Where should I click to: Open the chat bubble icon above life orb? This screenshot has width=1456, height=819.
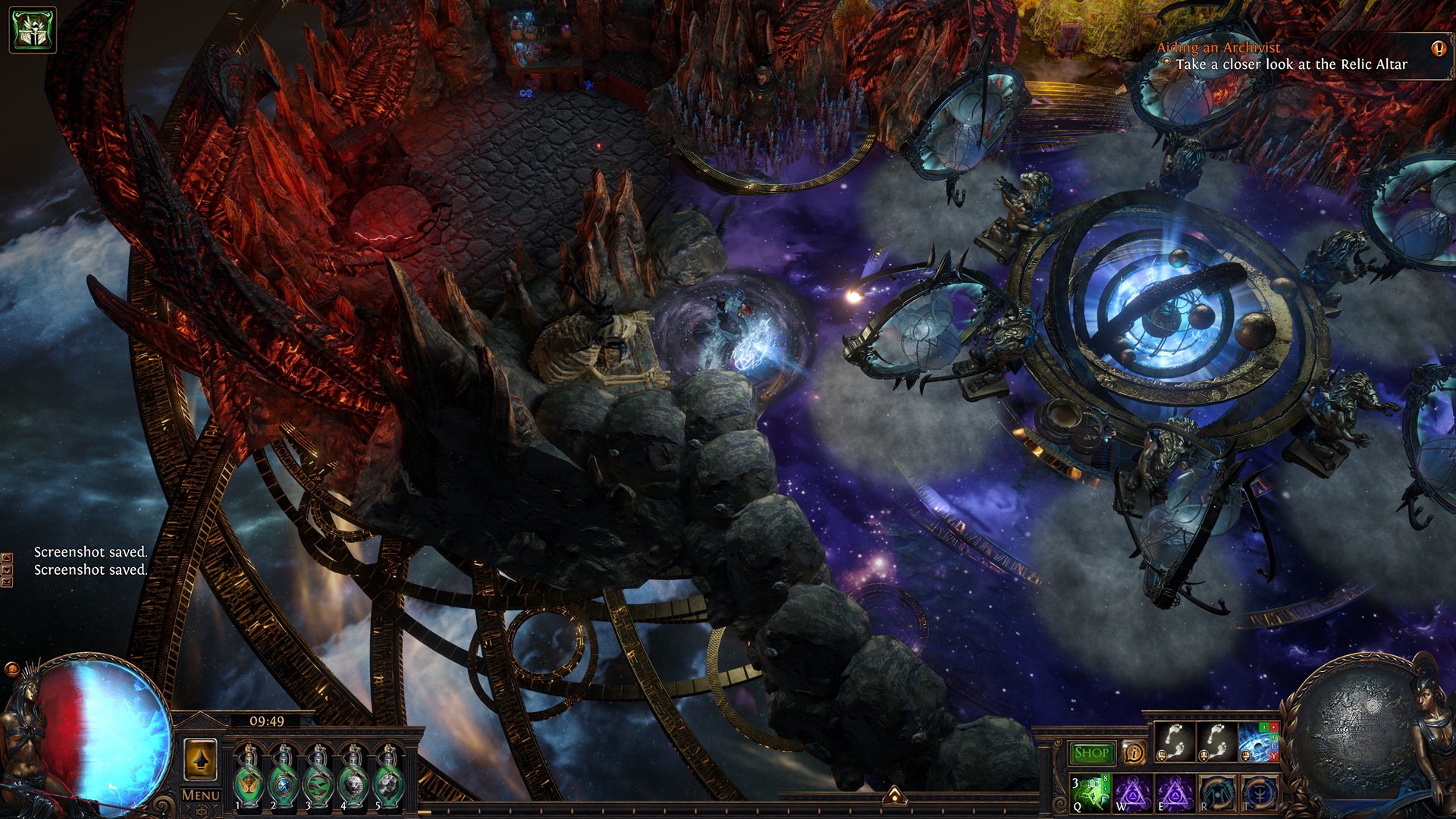12,669
